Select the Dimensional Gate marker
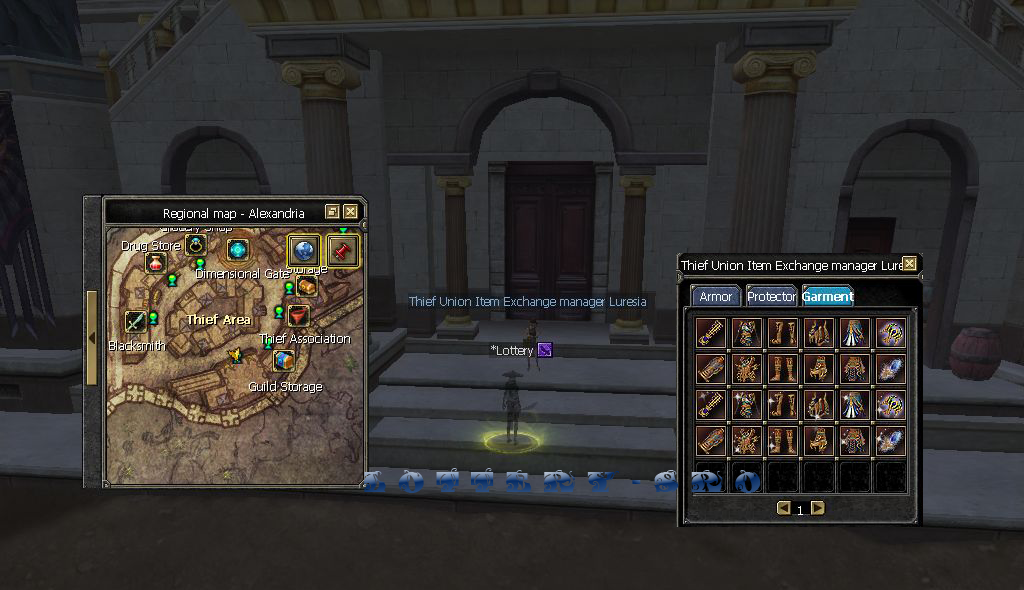1024x590 pixels. coord(238,250)
